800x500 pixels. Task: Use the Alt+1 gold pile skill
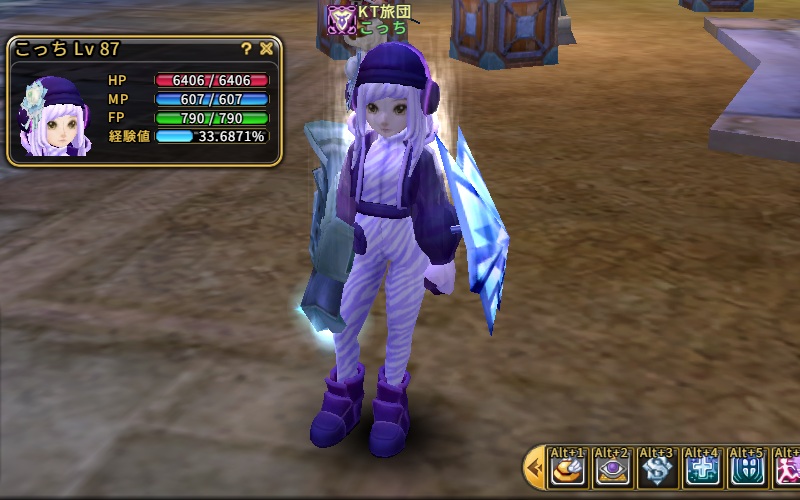click(567, 469)
